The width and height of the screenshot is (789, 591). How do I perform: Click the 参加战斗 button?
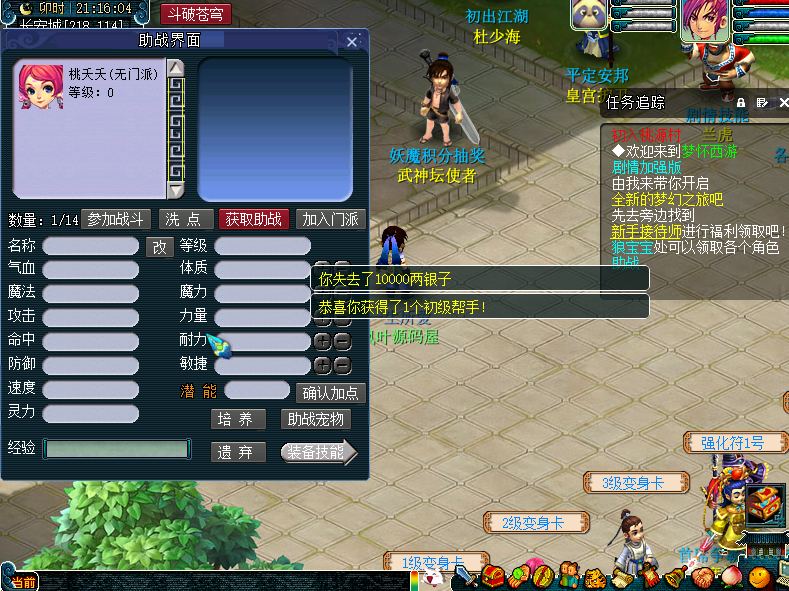[116, 220]
